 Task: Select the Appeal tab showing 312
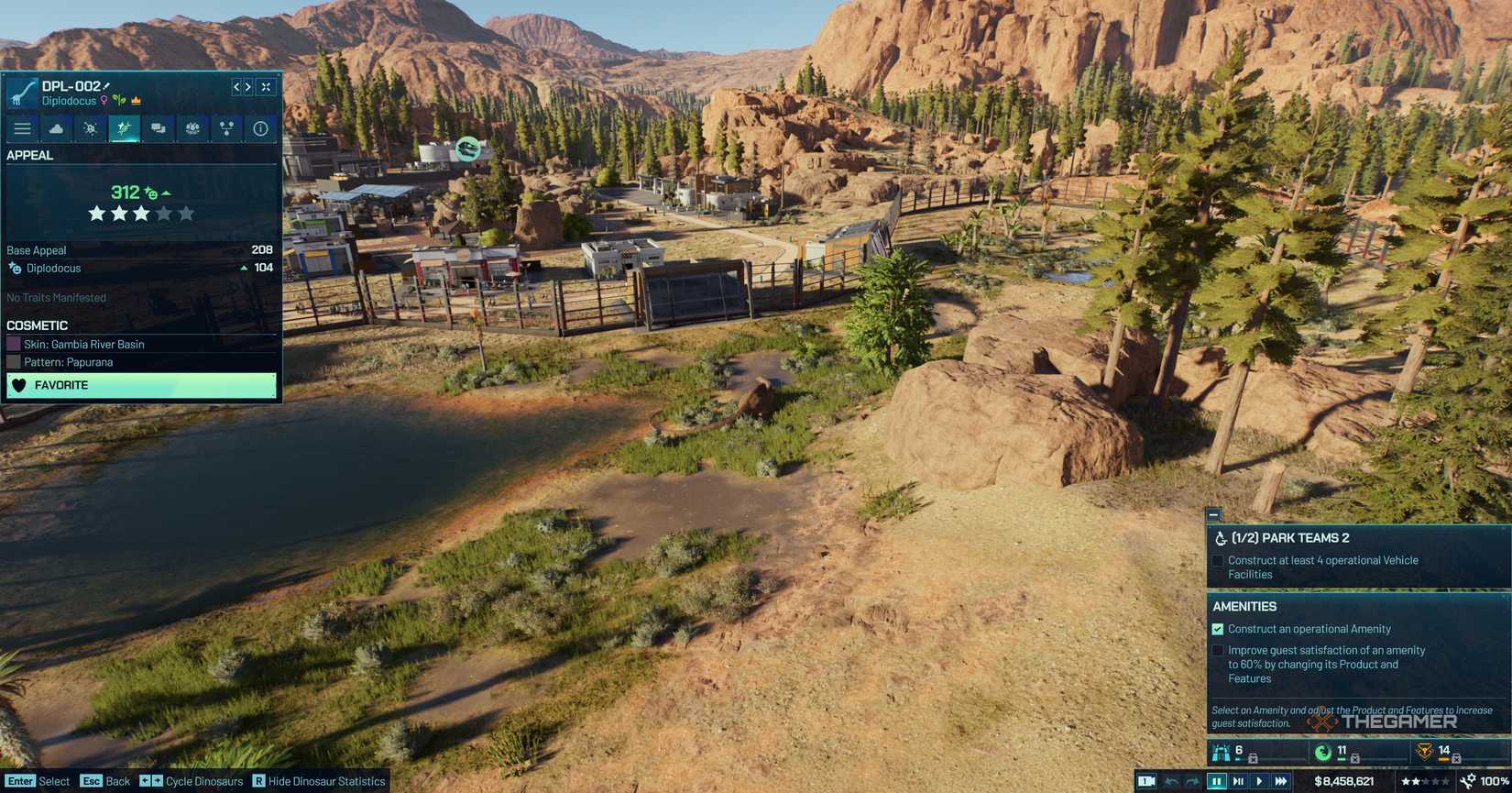pyautogui.click(x=125, y=128)
